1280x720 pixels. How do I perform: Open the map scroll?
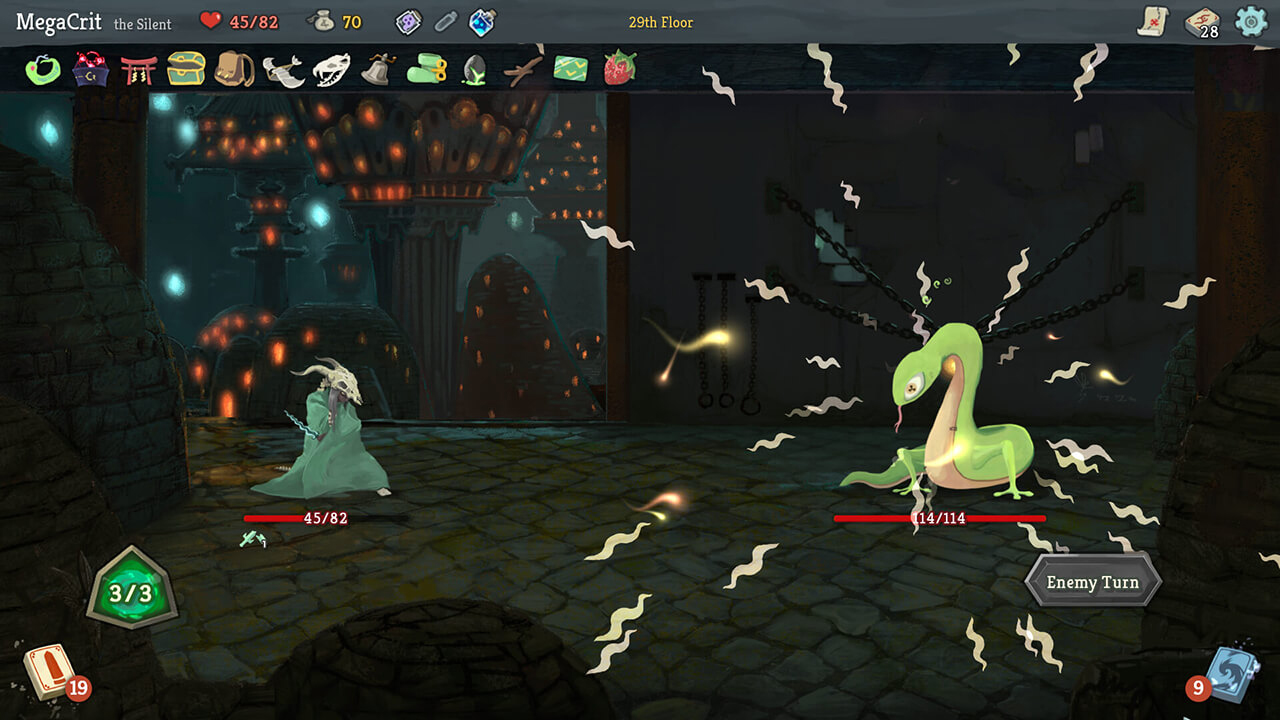click(x=1150, y=20)
